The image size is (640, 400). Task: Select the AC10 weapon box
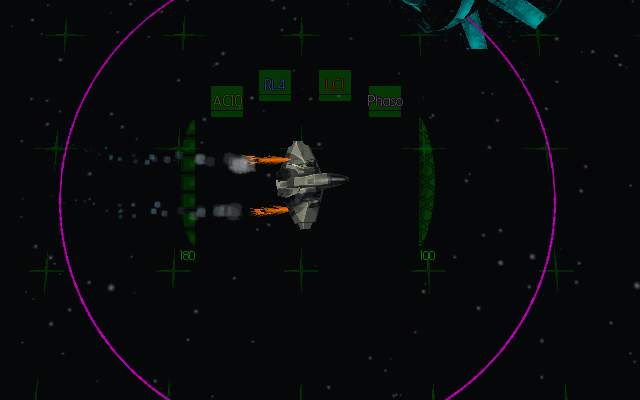click(x=227, y=101)
